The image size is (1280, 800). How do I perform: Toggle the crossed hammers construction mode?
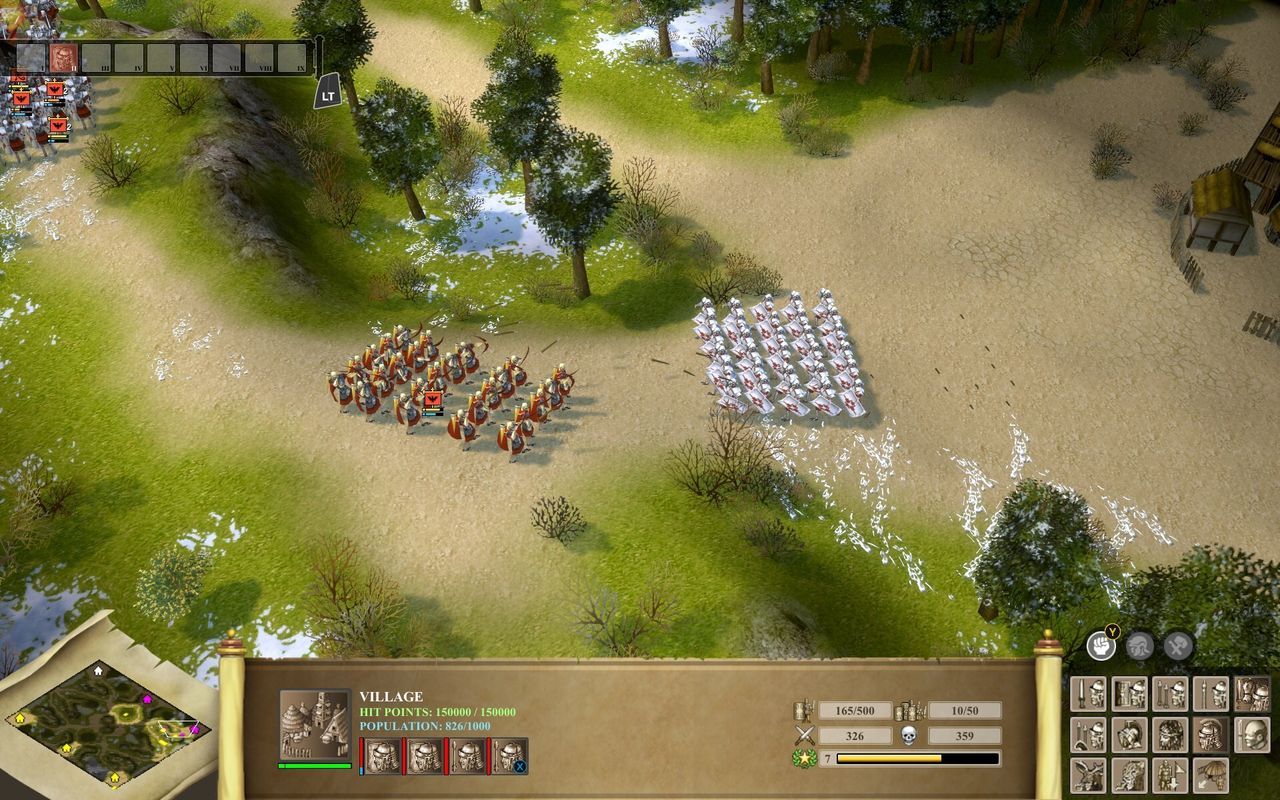[1180, 648]
